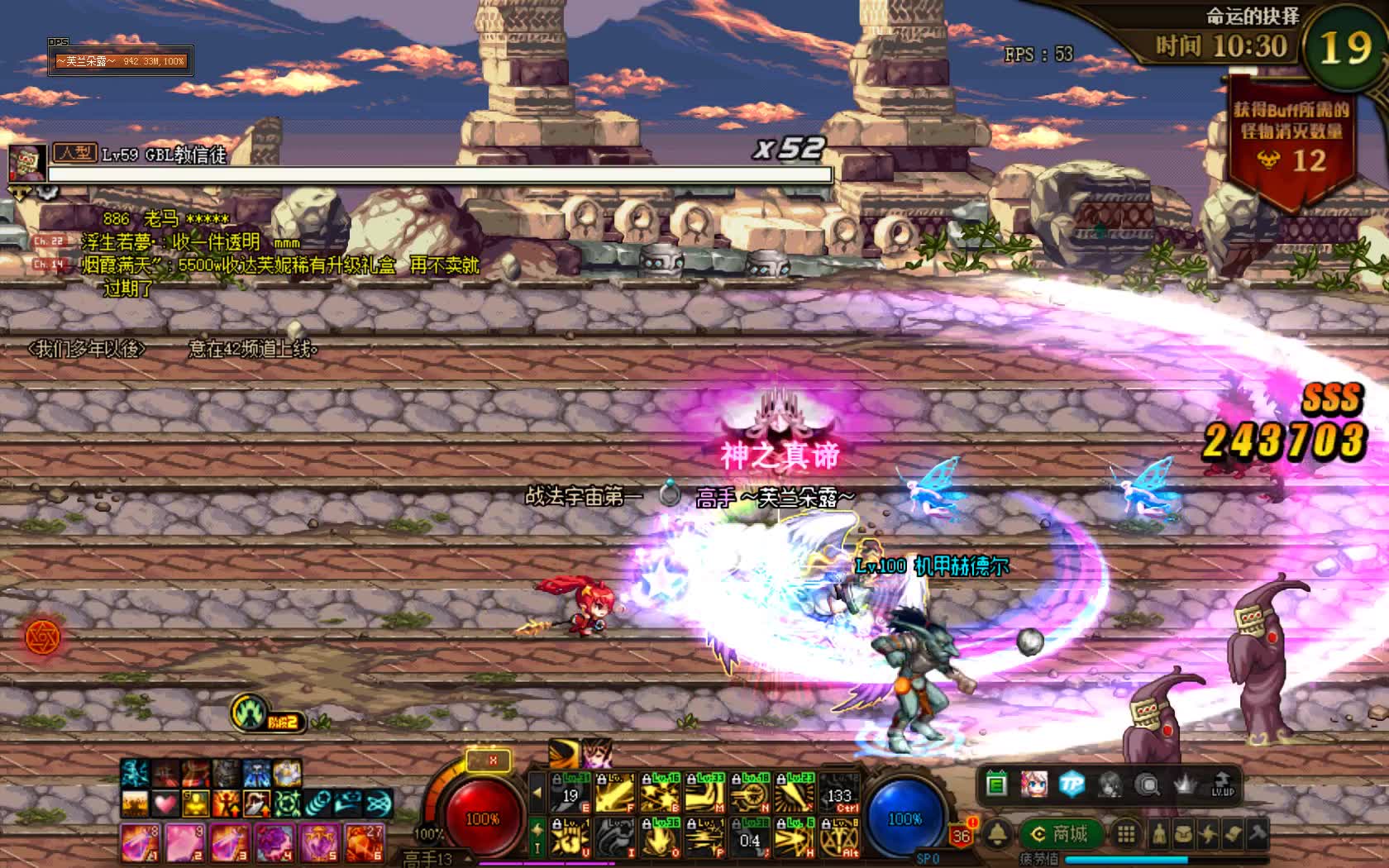Activate the skill bound to F
Viewport: 1389px width, 868px height.
coord(615,794)
